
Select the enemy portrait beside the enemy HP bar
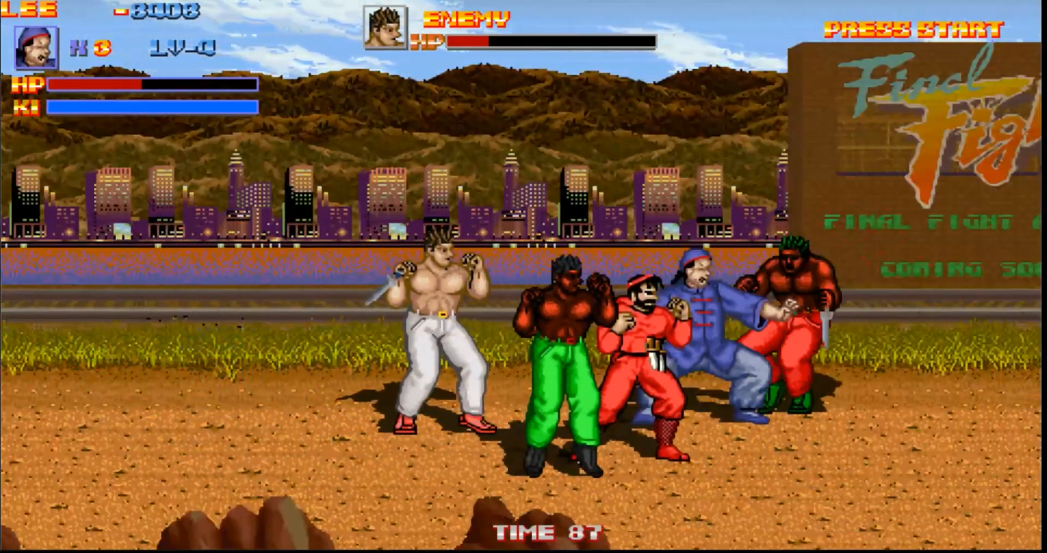pyautogui.click(x=384, y=28)
